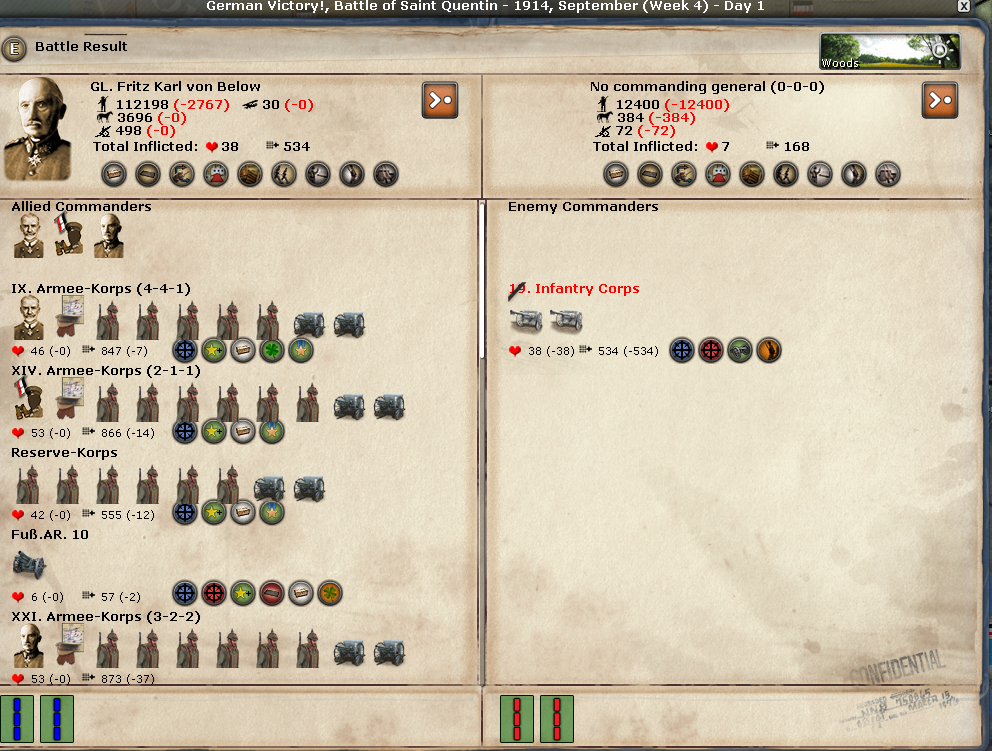
Task: Click the first allied commander portrait
Action: pos(29,236)
